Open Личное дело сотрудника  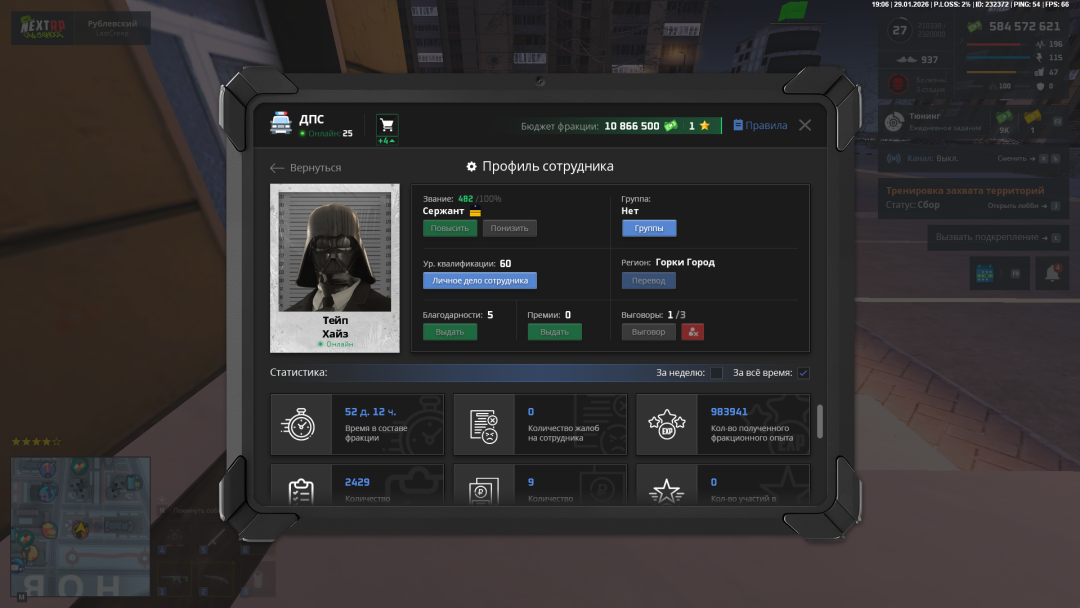pyautogui.click(x=480, y=281)
